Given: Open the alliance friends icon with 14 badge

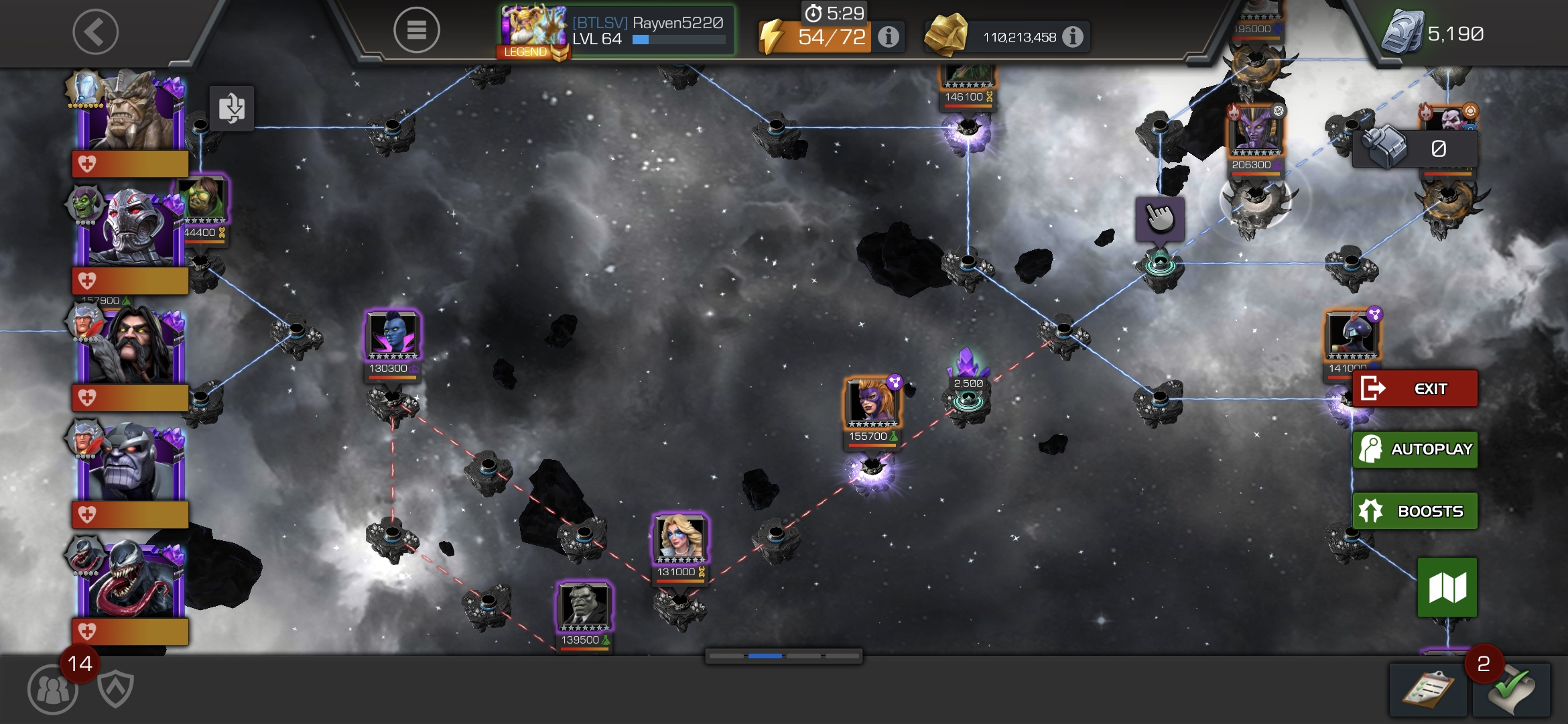Looking at the screenshot, I should [x=52, y=689].
